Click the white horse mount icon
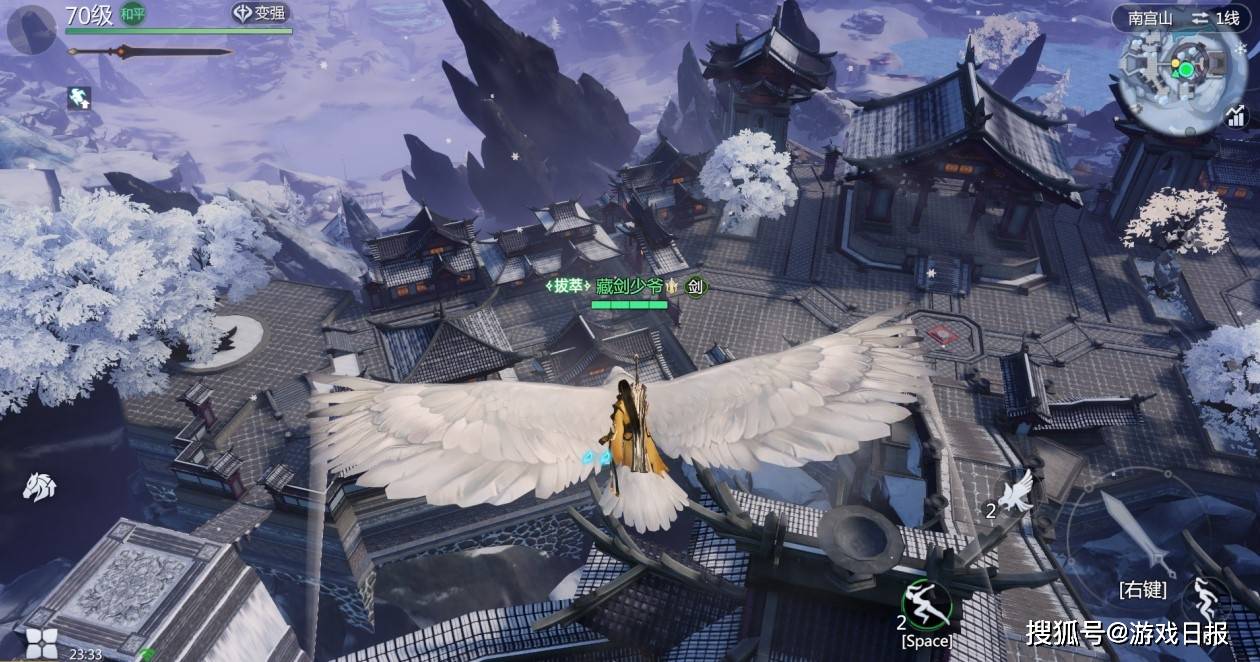The width and height of the screenshot is (1260, 662). click(x=39, y=486)
